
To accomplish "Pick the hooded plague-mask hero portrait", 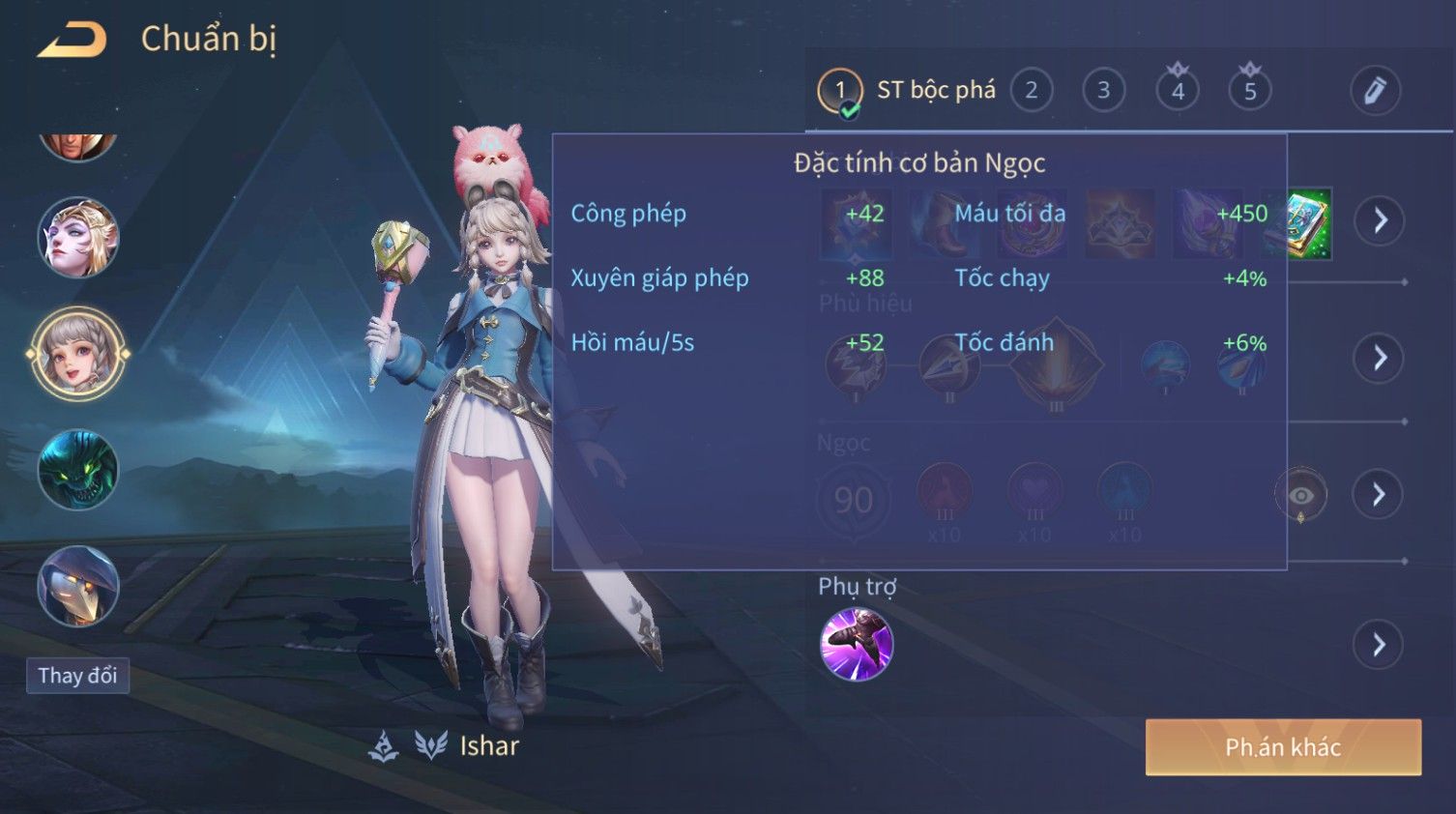I will [x=78, y=586].
